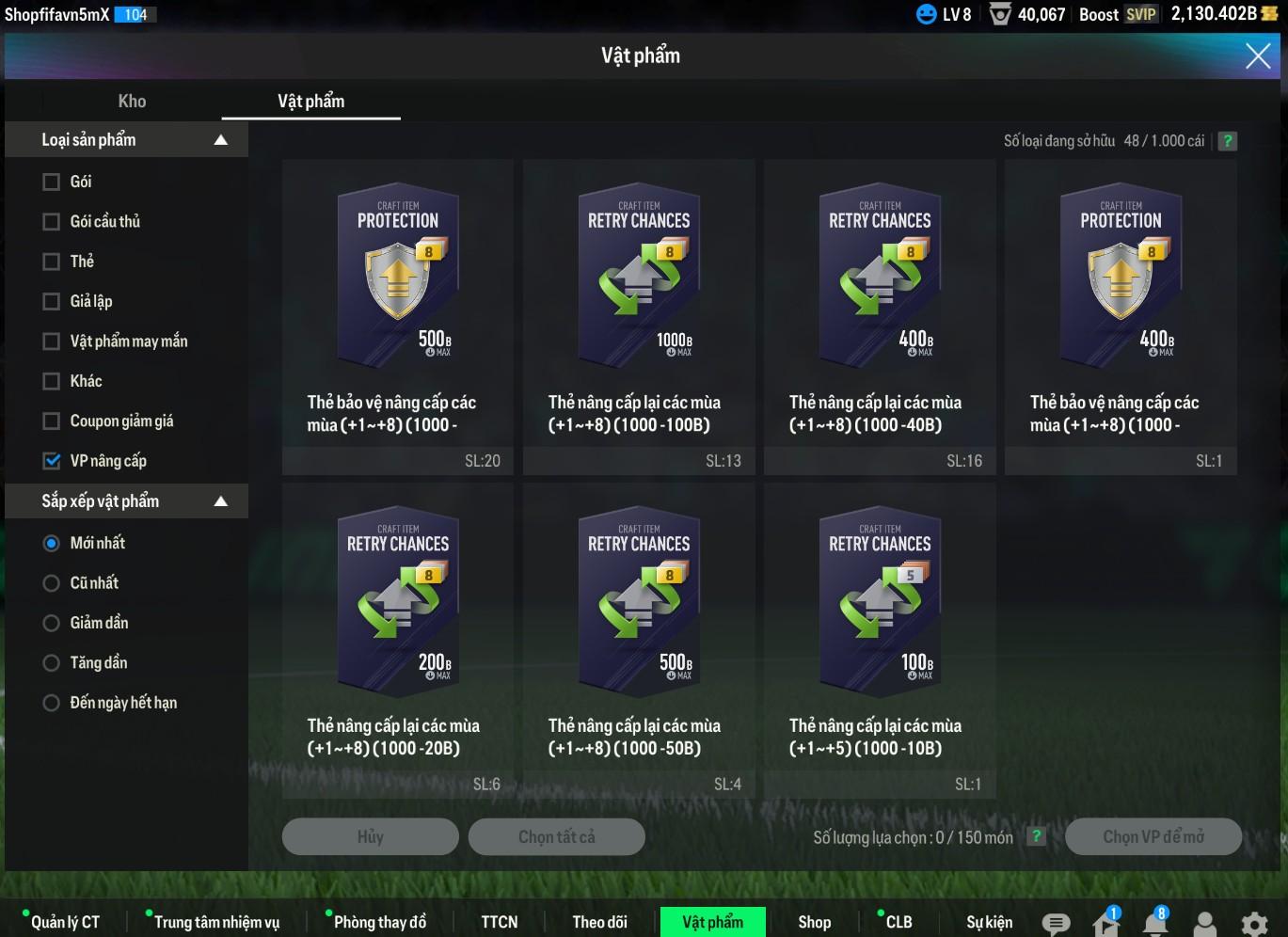Open the Shop from bottom menu

tap(814, 922)
